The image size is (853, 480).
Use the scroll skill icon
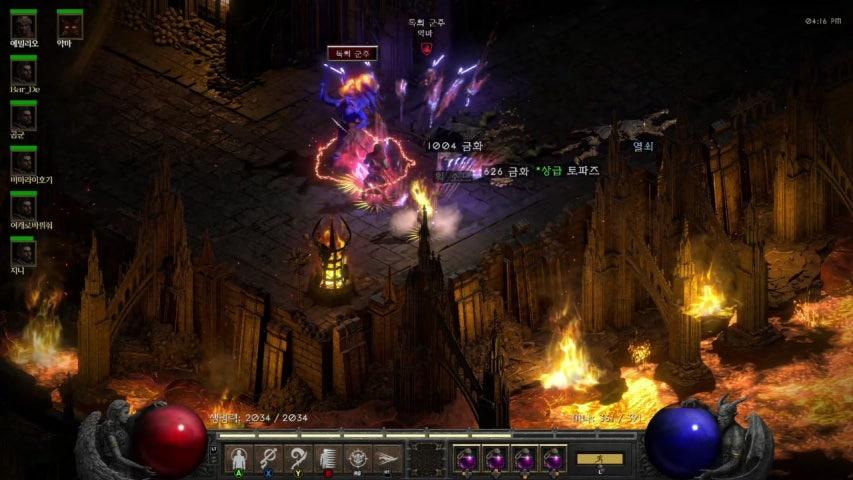[x=328, y=458]
